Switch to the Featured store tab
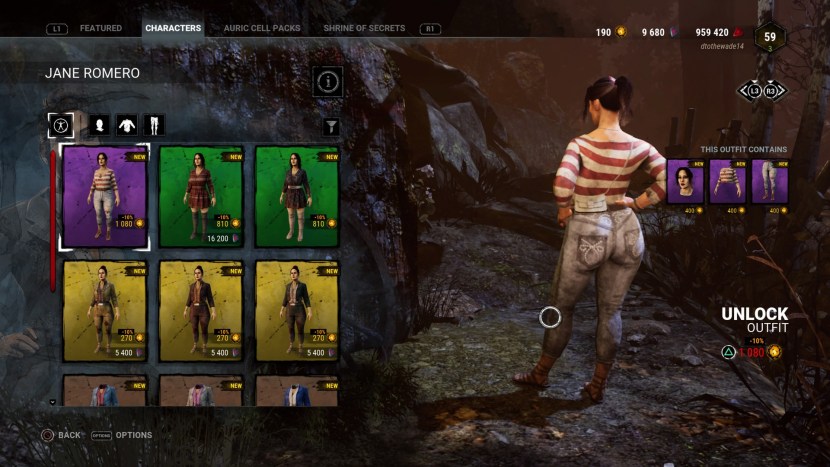 100,28
